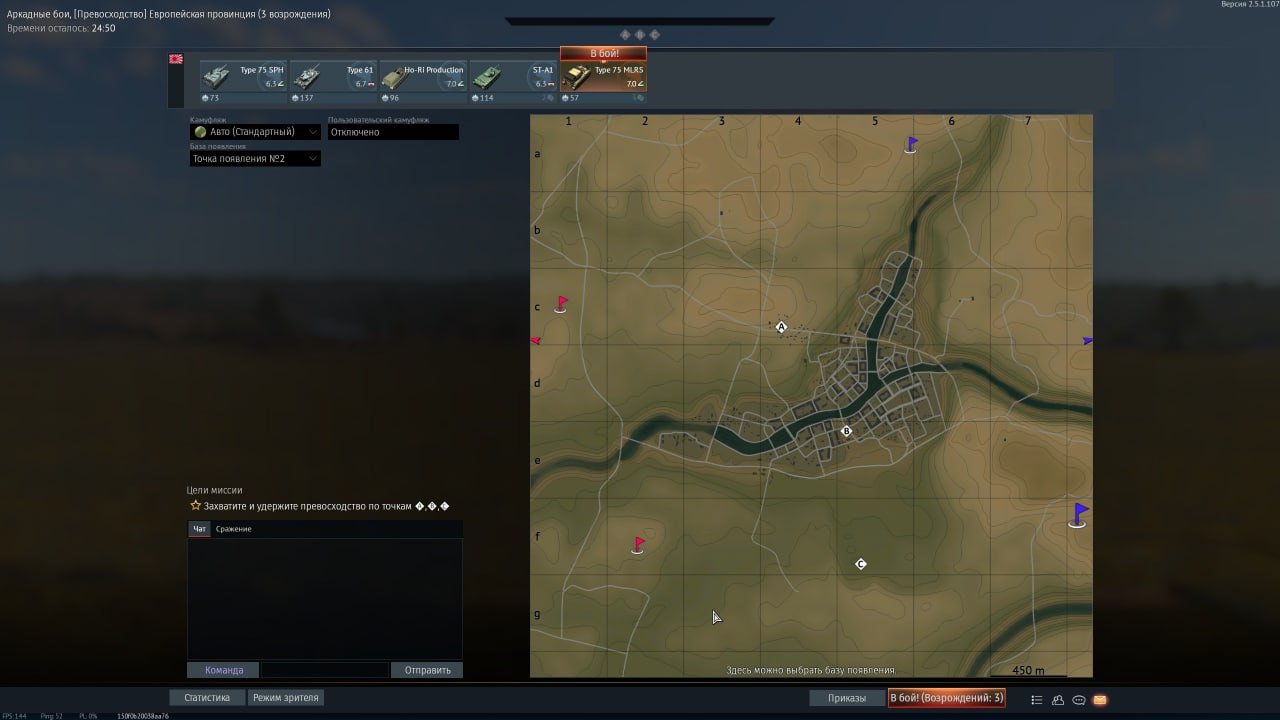Open the База появления spawn point dropdown

click(256, 159)
